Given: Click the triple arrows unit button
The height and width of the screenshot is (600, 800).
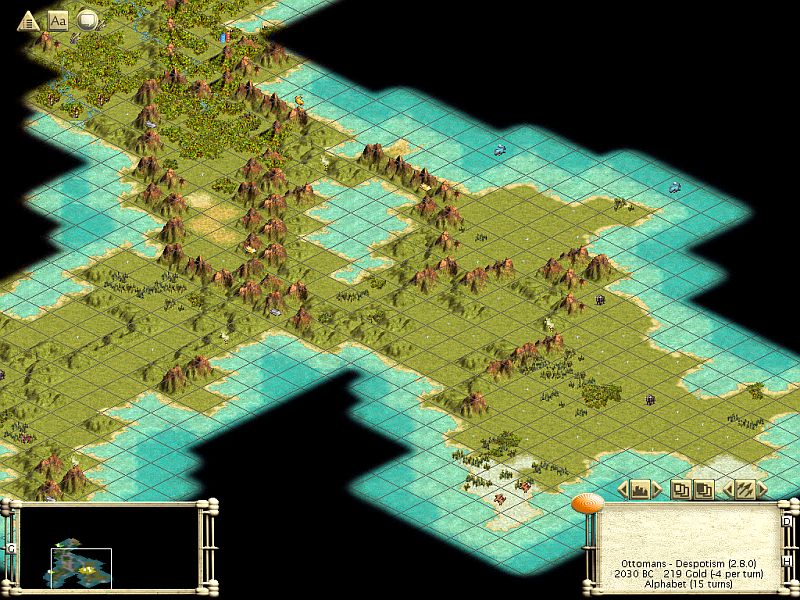Looking at the screenshot, I should (745, 489).
